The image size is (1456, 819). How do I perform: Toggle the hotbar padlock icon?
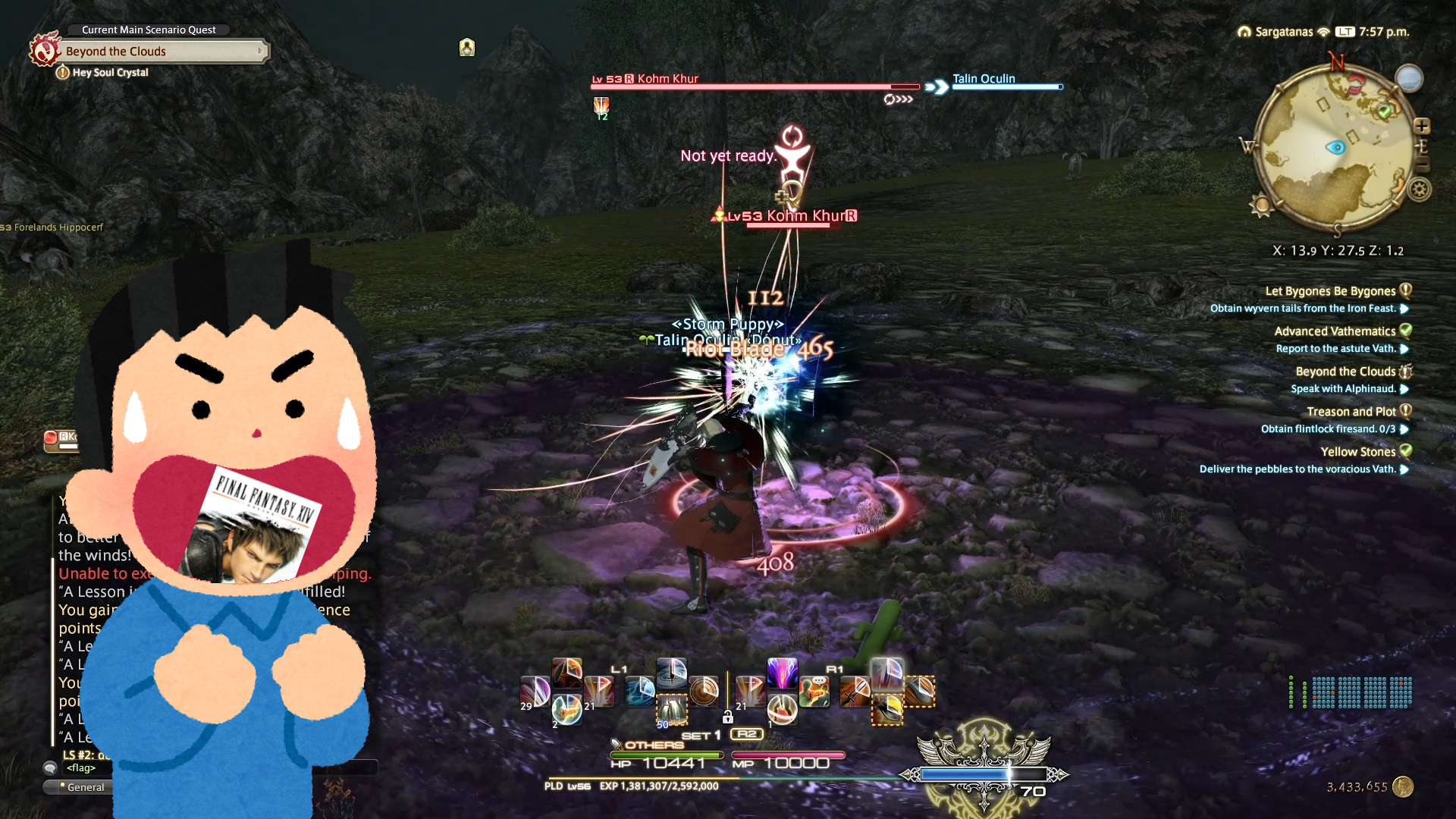(x=727, y=717)
